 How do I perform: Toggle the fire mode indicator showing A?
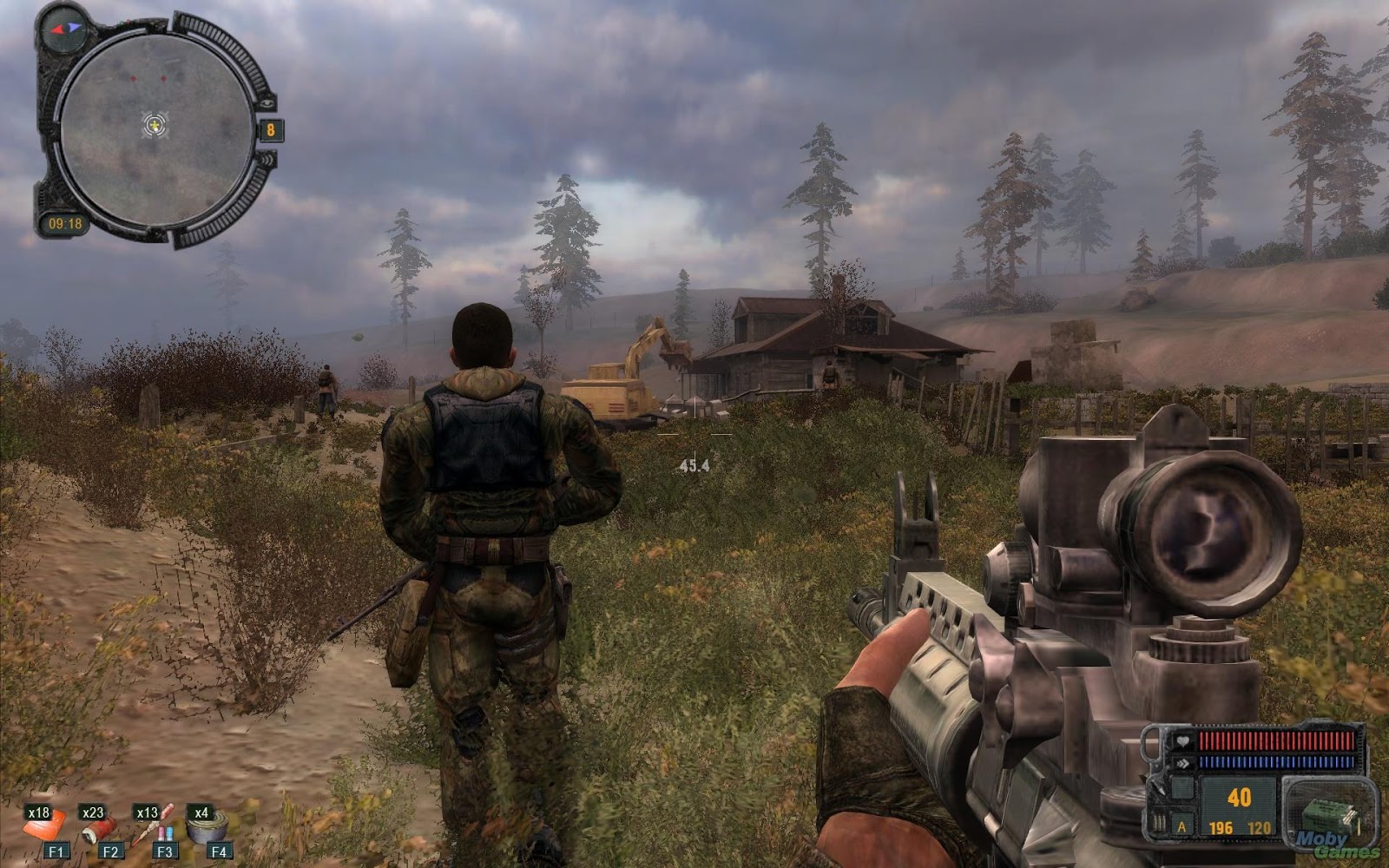(x=1182, y=827)
